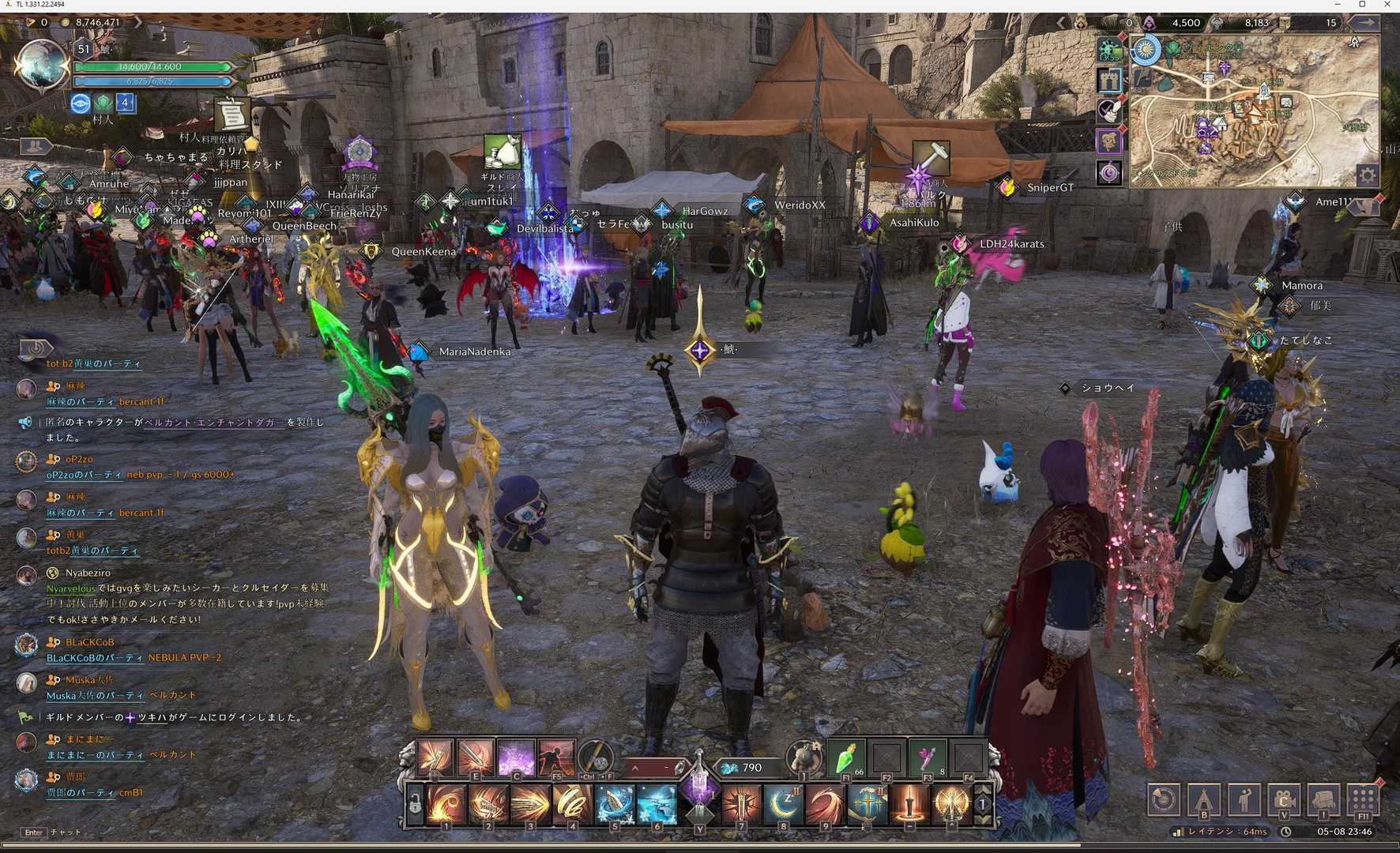The image size is (1400, 853).
Task: Open the minimap settings gear
Action: coord(1367,175)
